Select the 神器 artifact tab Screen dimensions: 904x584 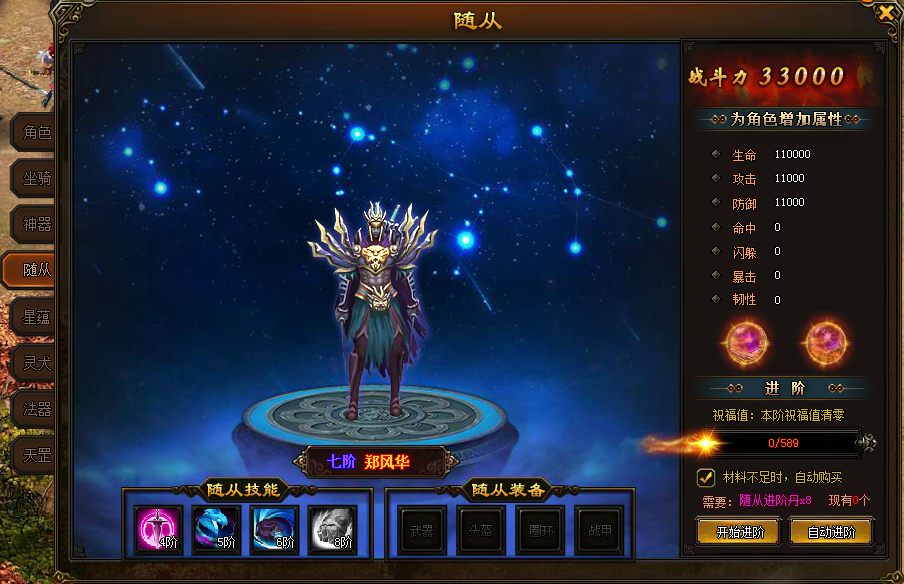tap(36, 224)
